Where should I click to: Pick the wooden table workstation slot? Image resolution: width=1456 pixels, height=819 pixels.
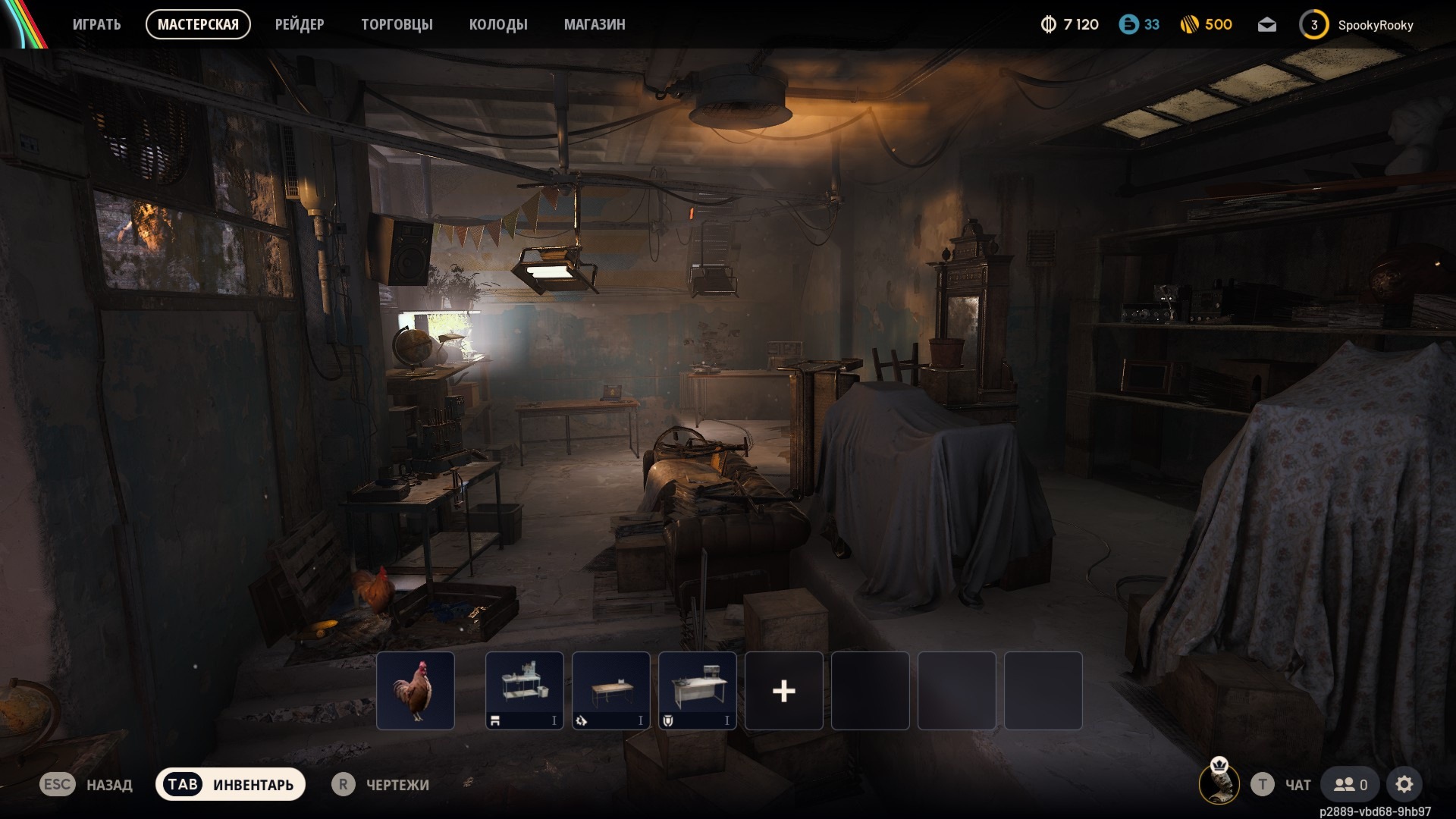(611, 691)
